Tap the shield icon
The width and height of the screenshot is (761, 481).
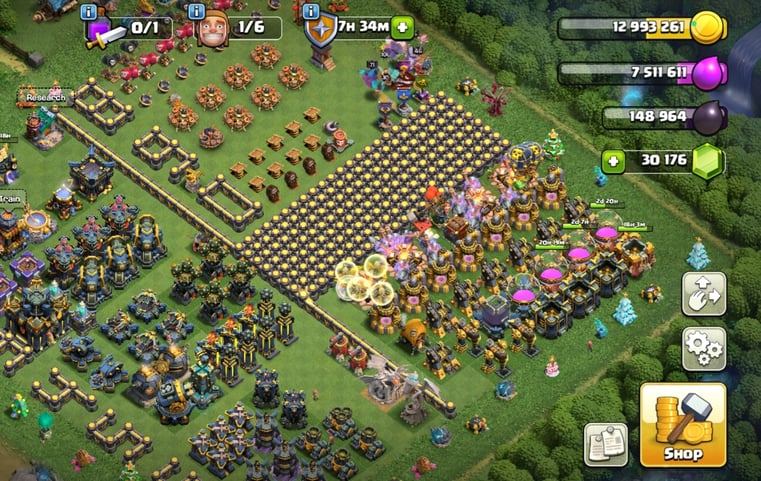click(320, 30)
